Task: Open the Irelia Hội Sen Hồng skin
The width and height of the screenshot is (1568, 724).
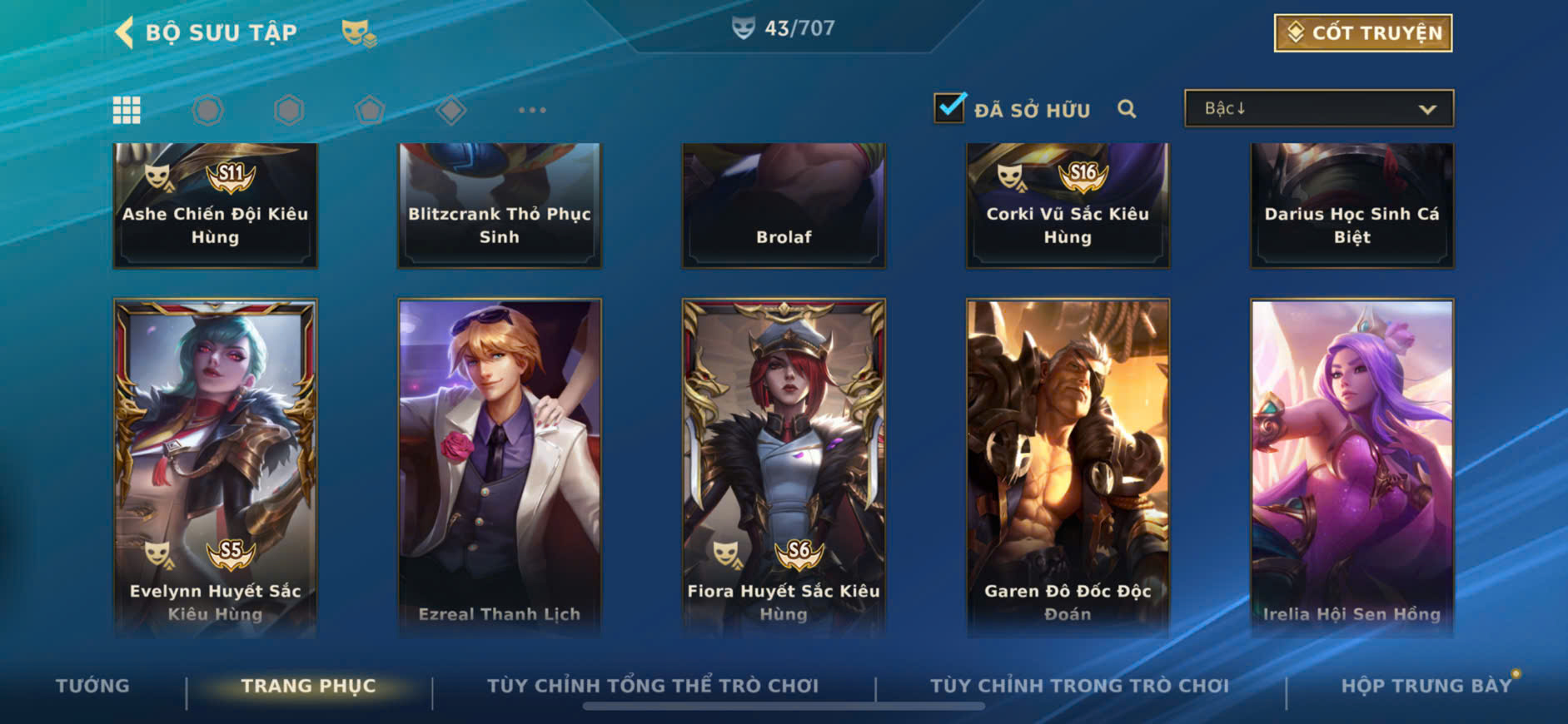Action: tap(1351, 466)
